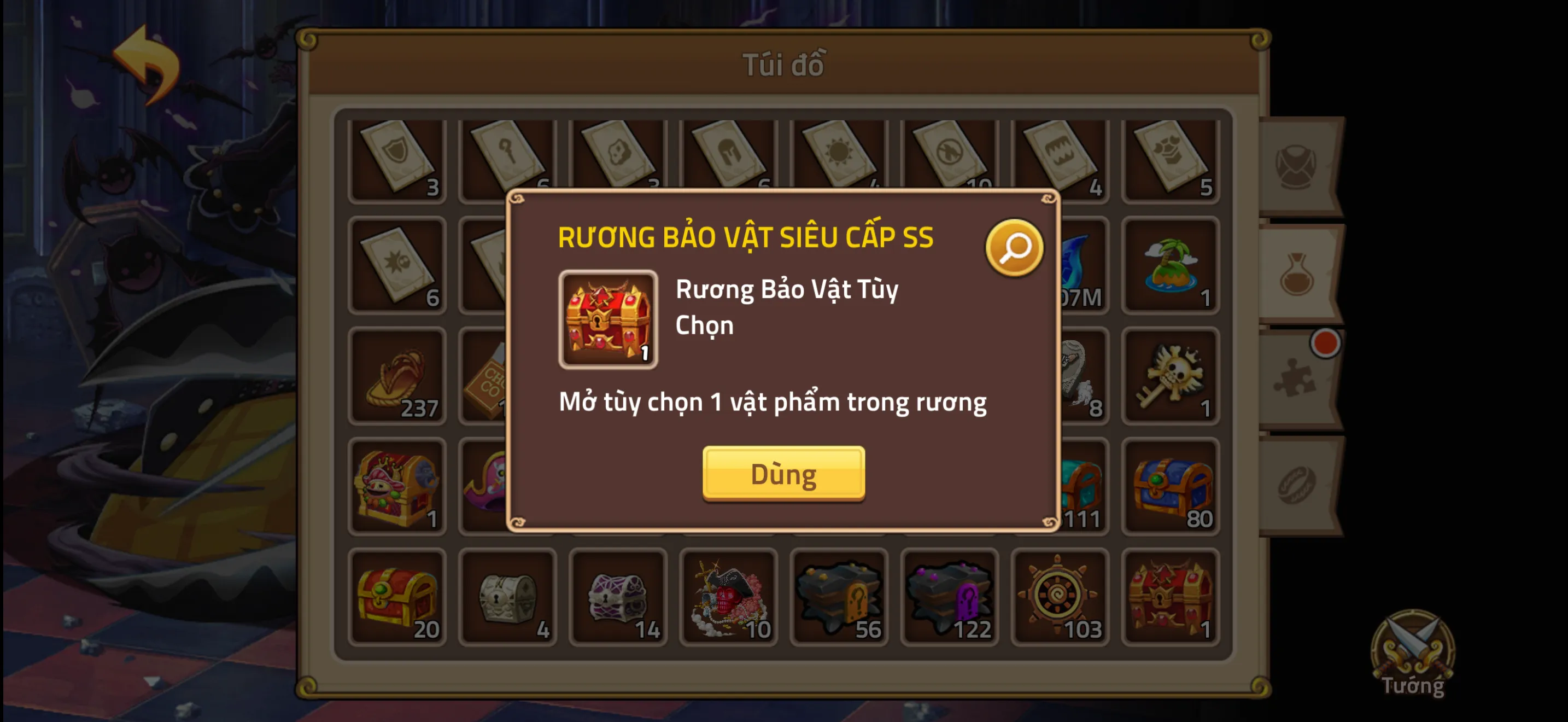Select the straw sandals slot with 237

click(397, 376)
